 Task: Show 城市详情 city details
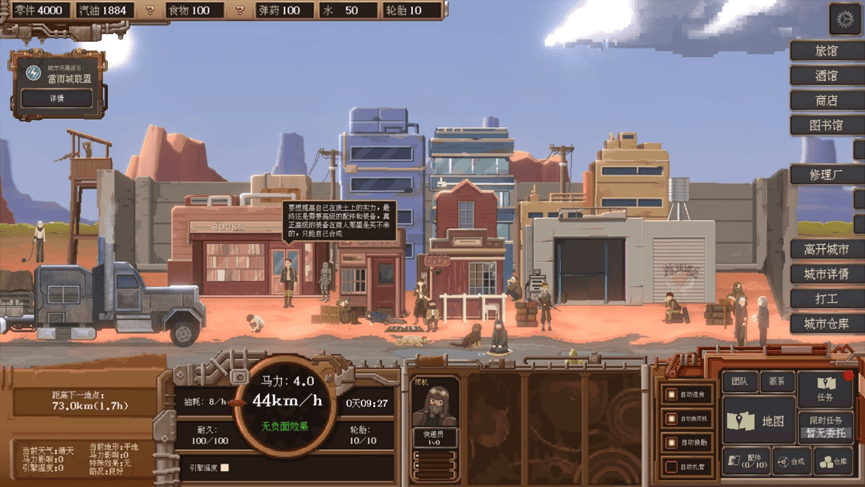pos(826,274)
